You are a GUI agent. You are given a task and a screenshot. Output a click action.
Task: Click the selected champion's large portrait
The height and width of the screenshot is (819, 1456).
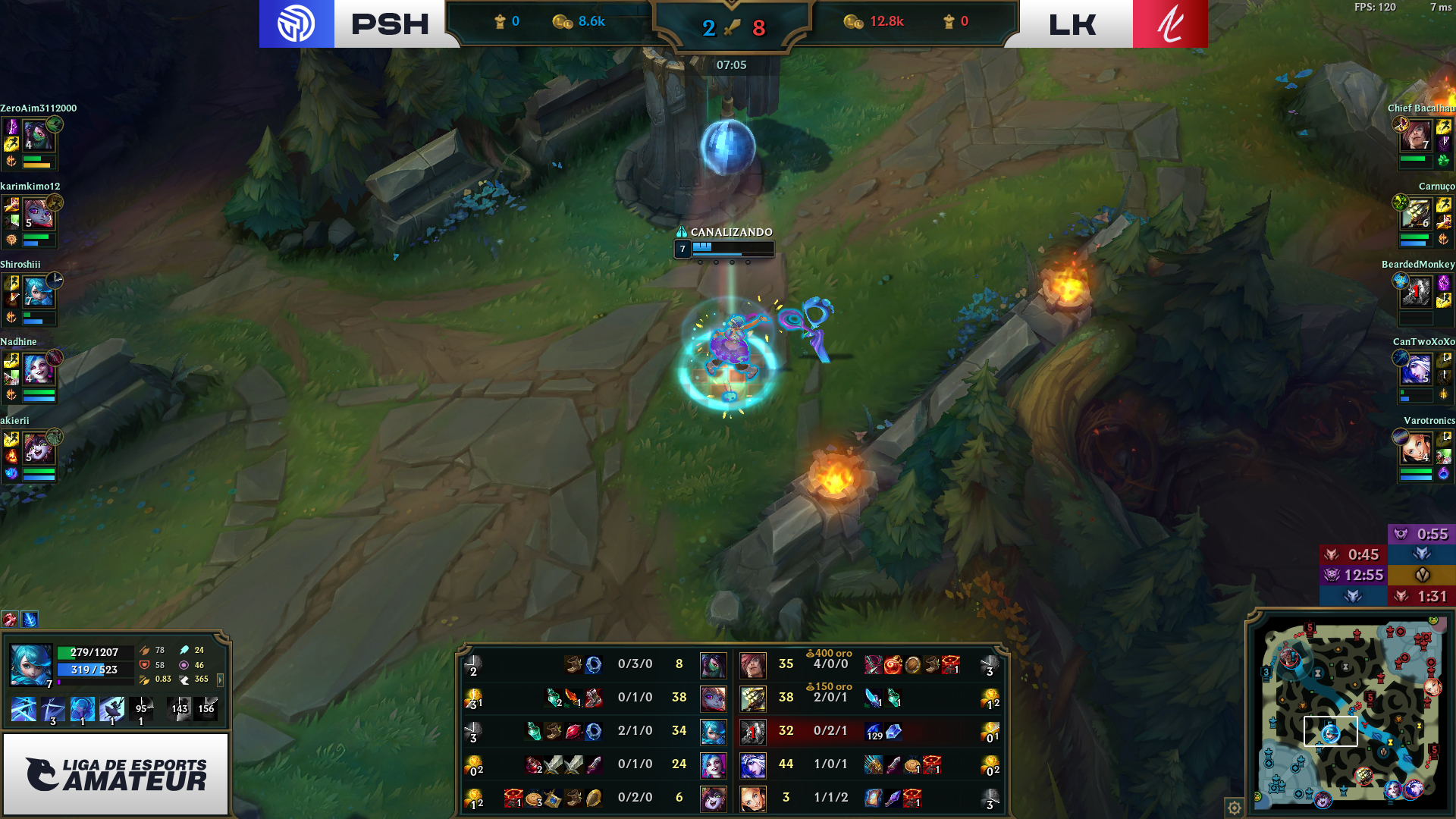coord(31,664)
